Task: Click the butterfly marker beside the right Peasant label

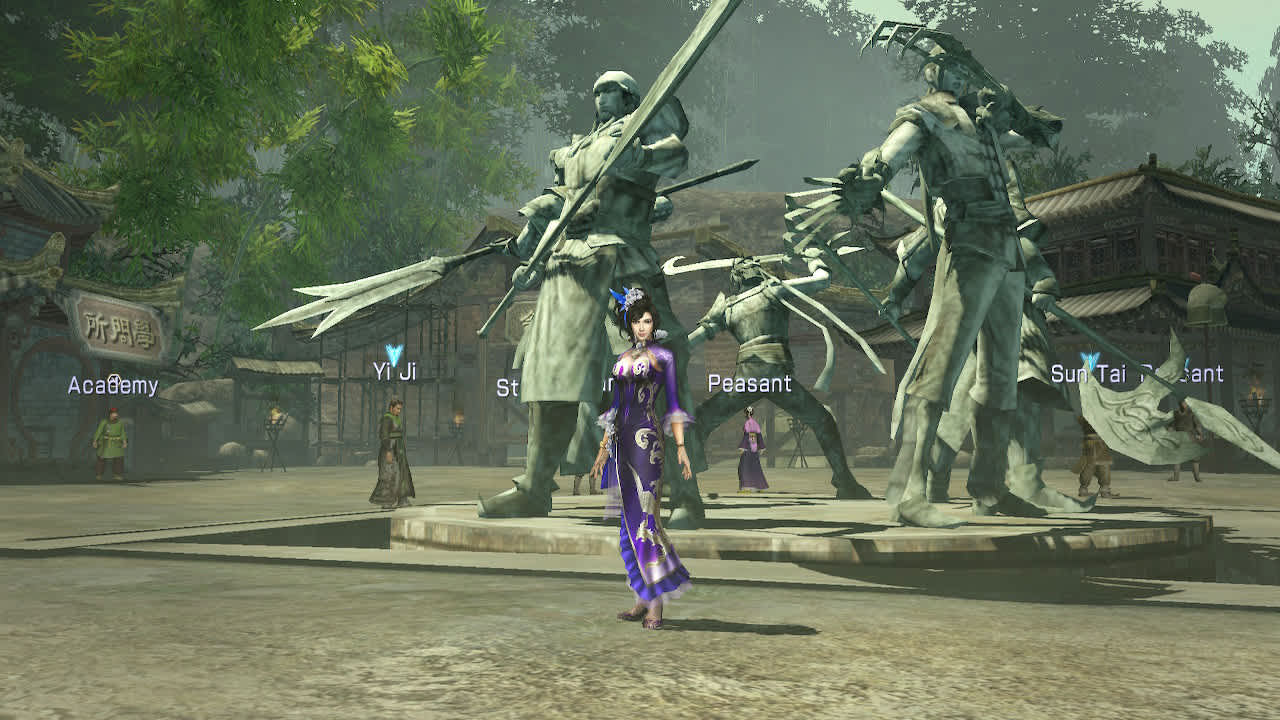Action: click(x=1189, y=363)
